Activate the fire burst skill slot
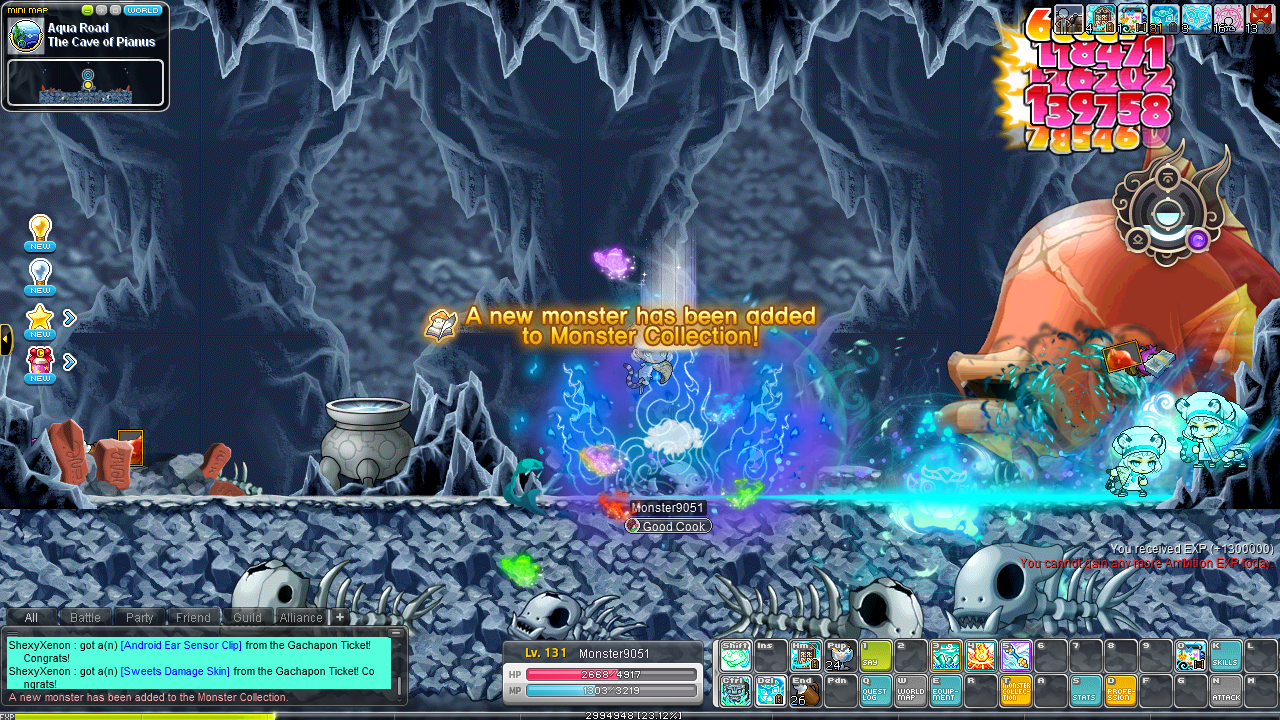Screen dimensions: 1280x720 pyautogui.click(x=980, y=655)
